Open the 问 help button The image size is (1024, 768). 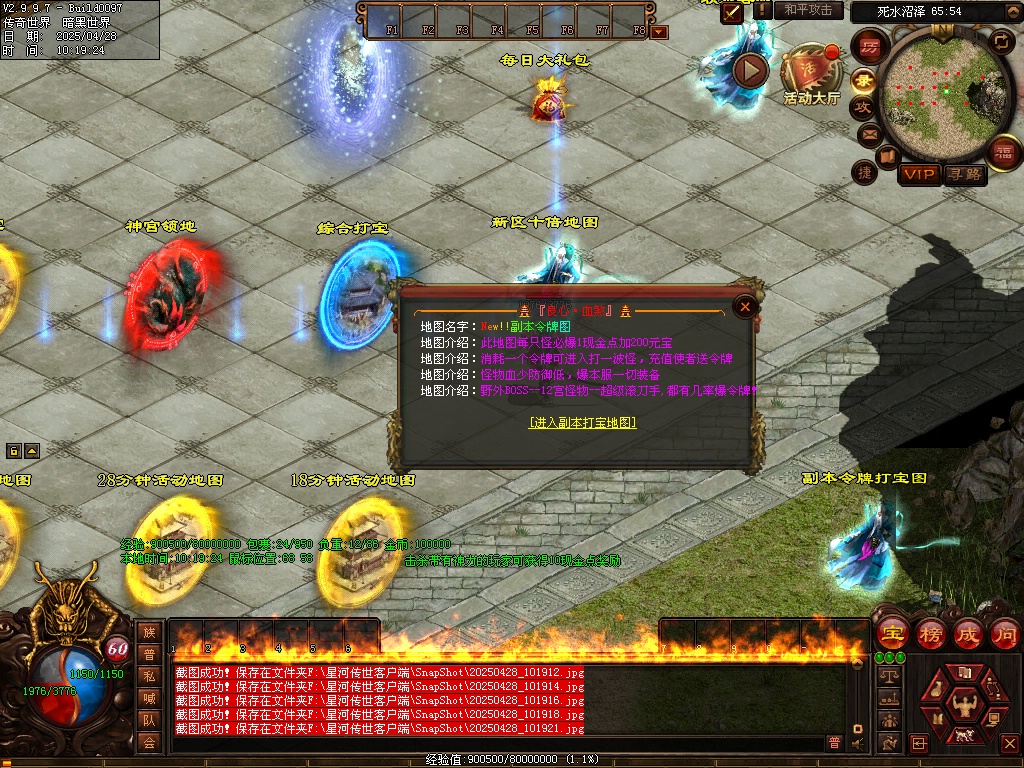tap(1004, 633)
